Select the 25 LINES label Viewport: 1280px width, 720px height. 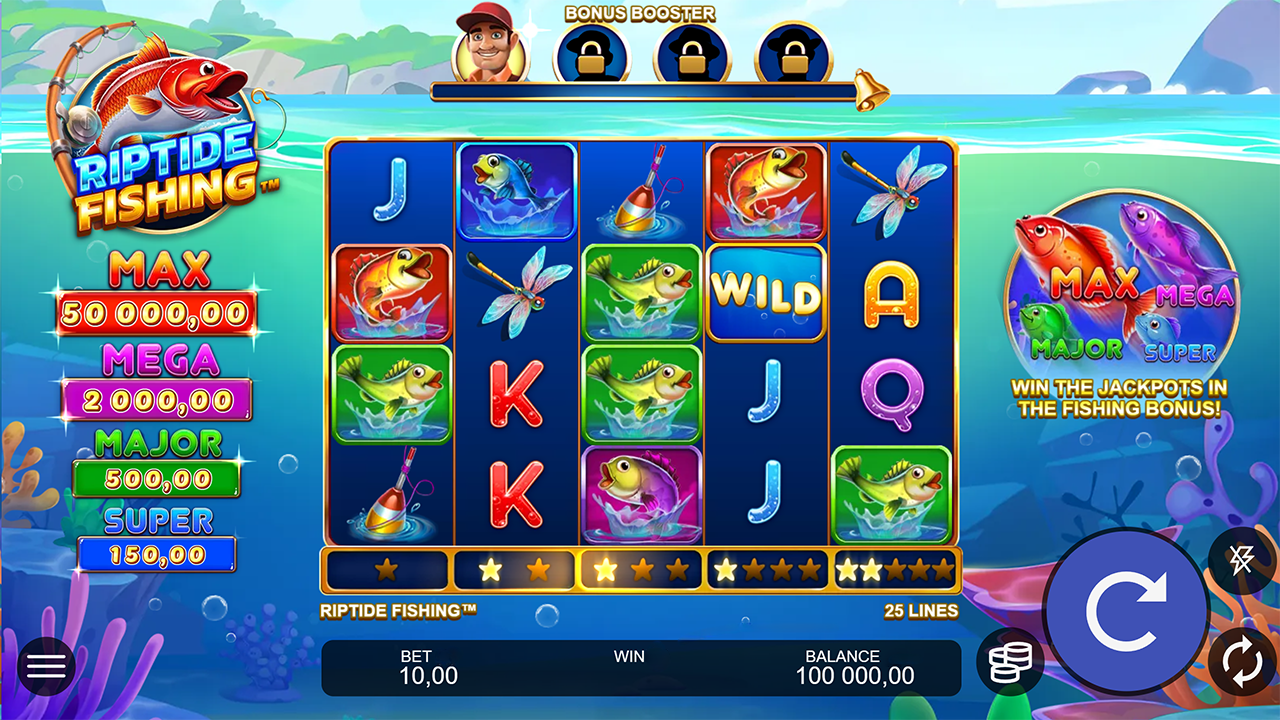921,610
